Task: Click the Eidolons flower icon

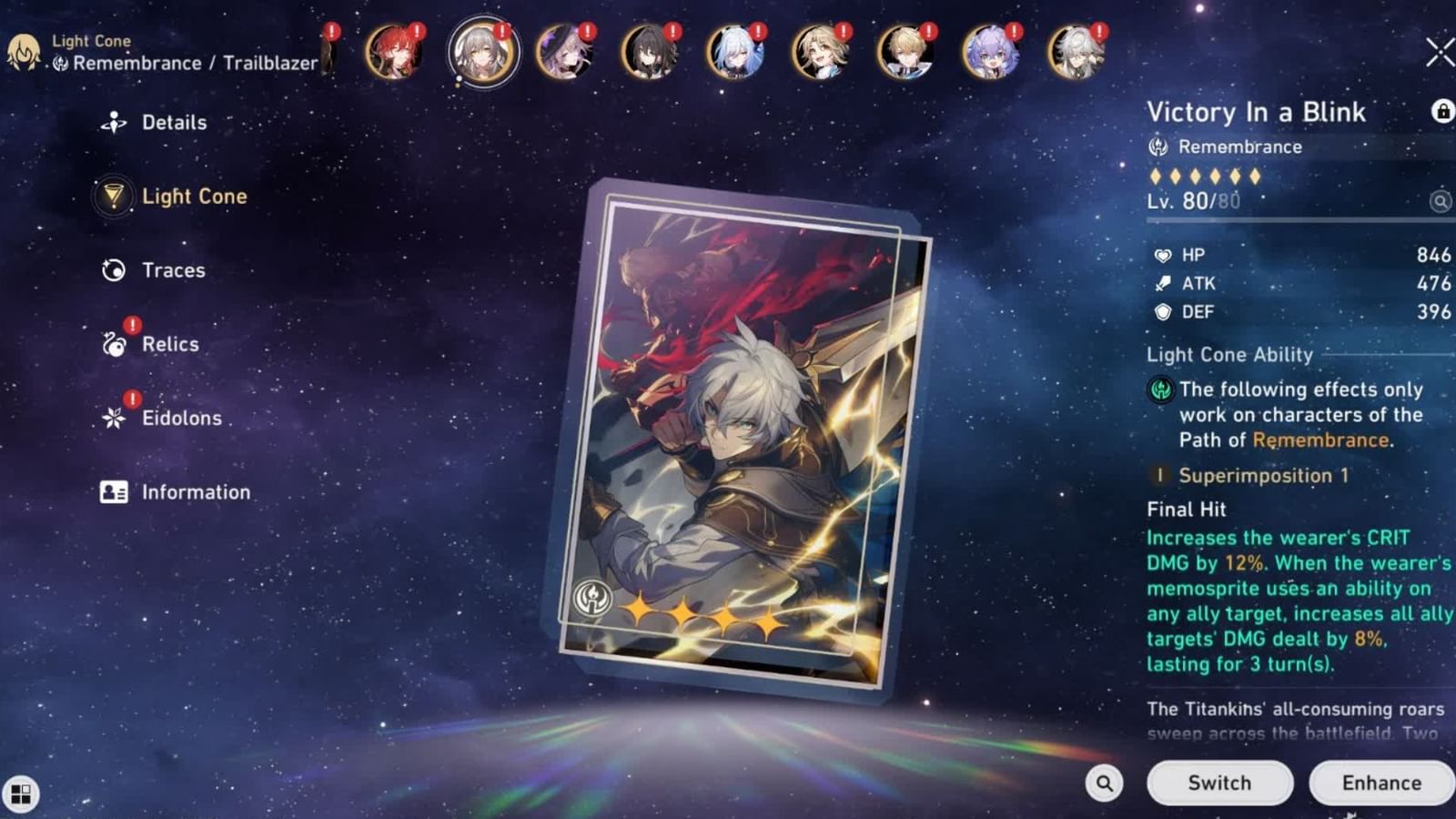Action: 114,418
